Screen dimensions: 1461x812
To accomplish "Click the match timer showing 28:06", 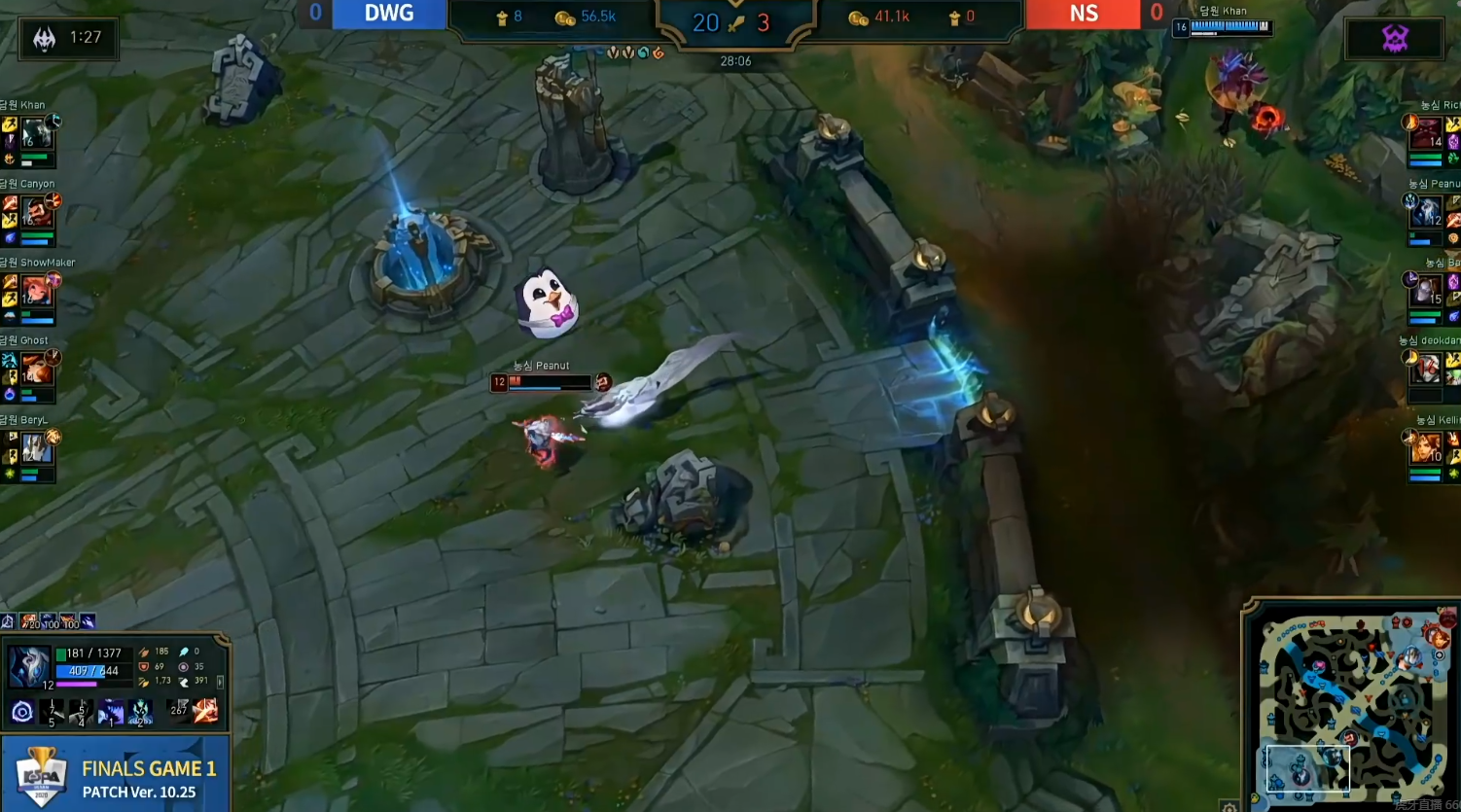I will pos(734,60).
